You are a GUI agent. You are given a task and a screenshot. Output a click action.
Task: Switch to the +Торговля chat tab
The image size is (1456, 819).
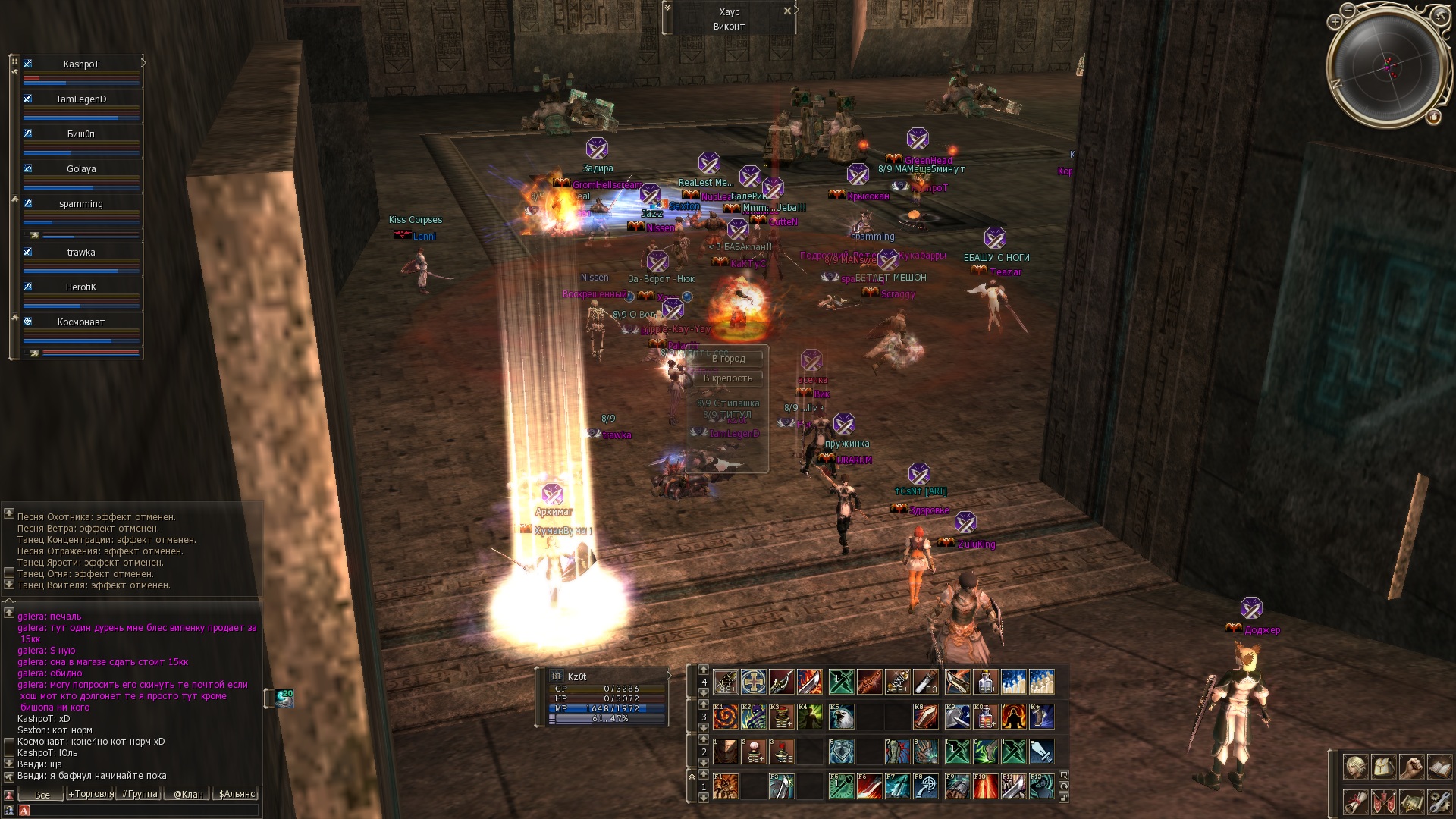(91, 794)
